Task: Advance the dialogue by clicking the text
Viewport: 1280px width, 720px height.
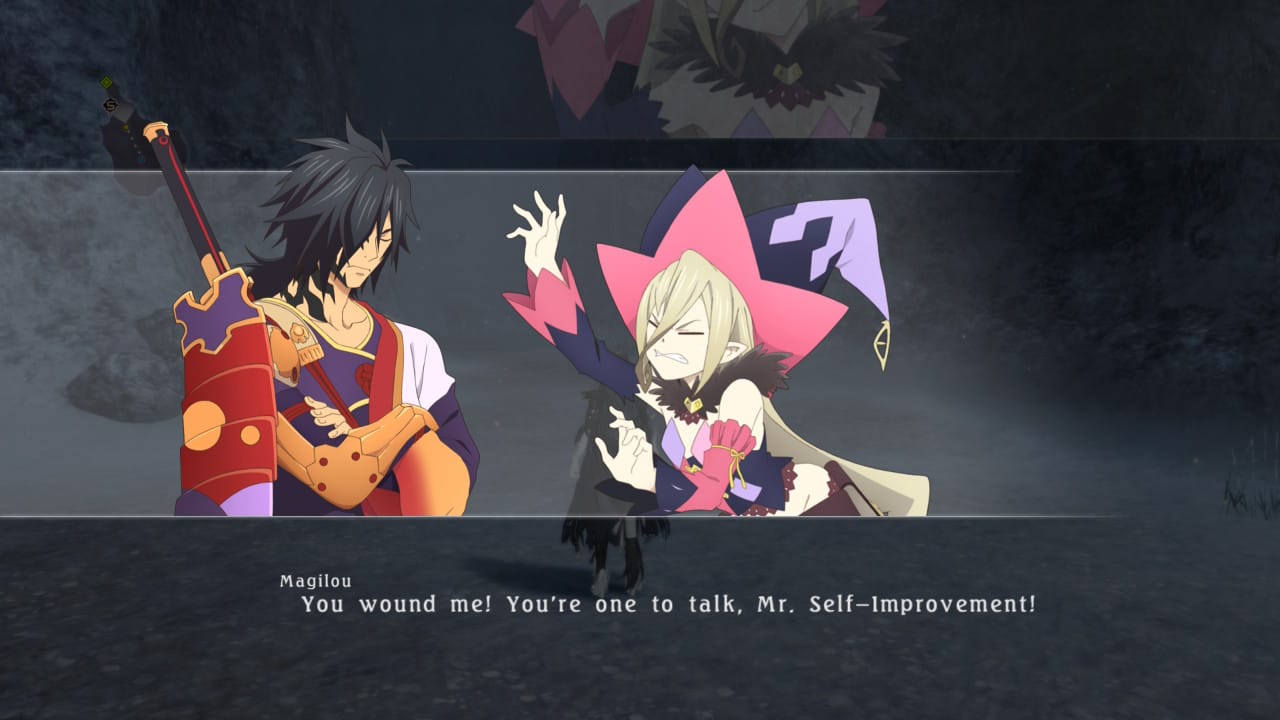Action: point(667,605)
